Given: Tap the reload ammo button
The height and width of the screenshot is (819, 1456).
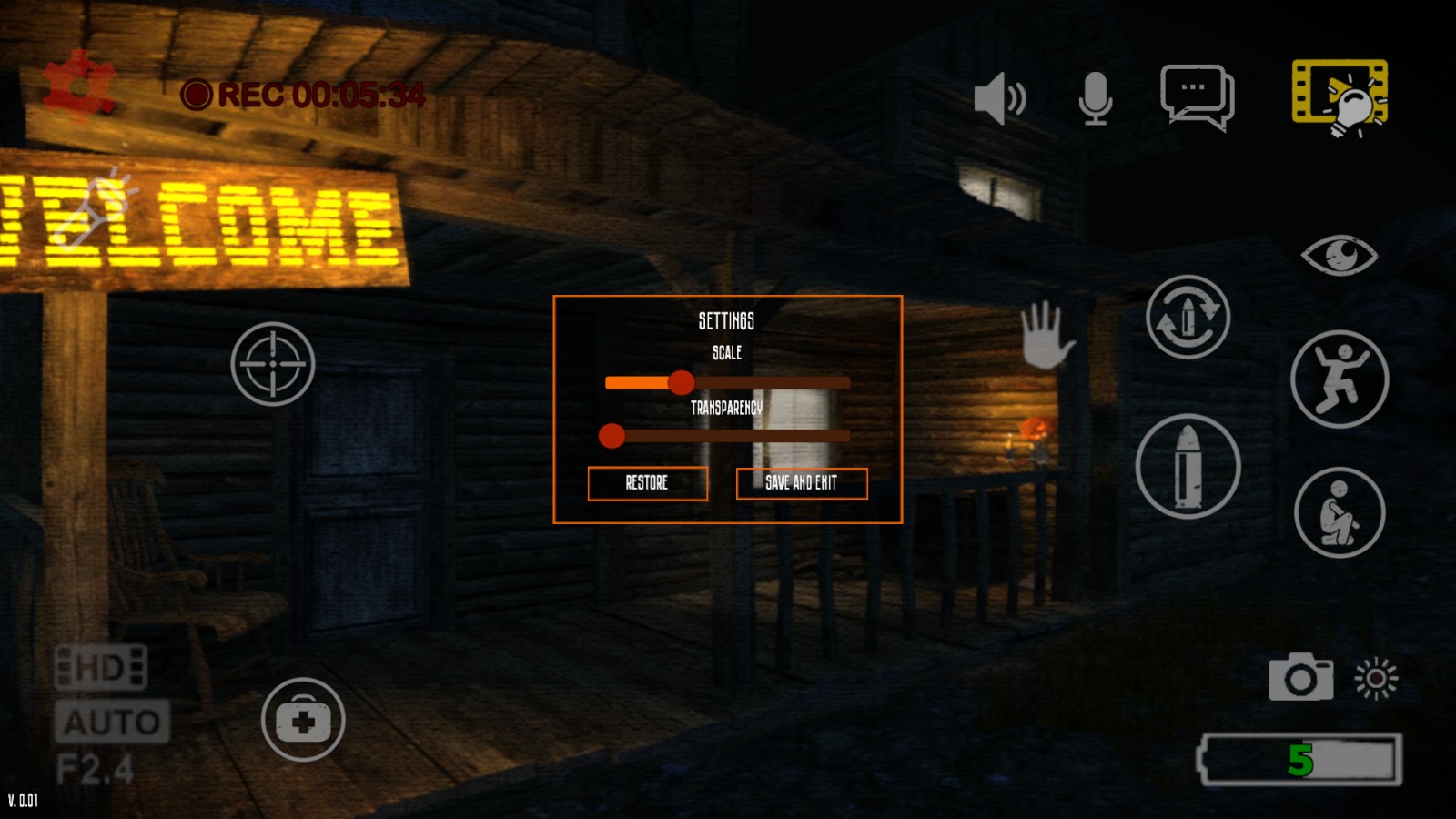Looking at the screenshot, I should coord(1188,317).
